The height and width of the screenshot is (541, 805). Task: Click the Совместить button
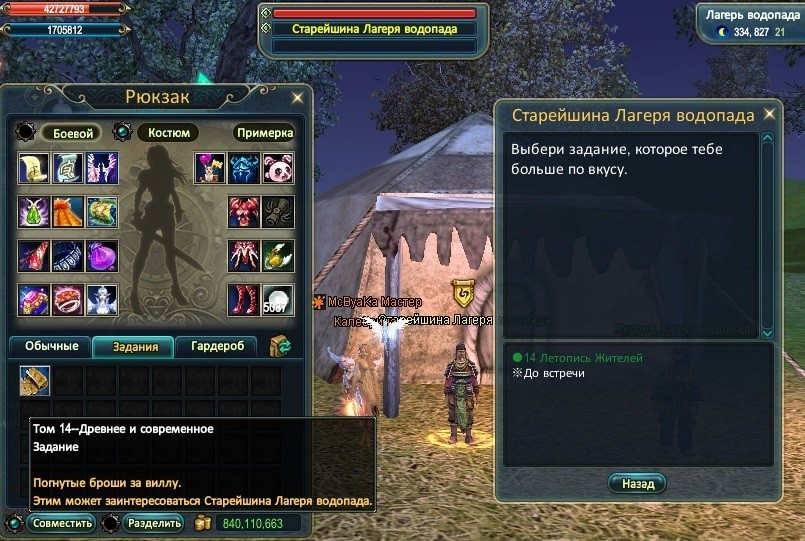tap(62, 523)
